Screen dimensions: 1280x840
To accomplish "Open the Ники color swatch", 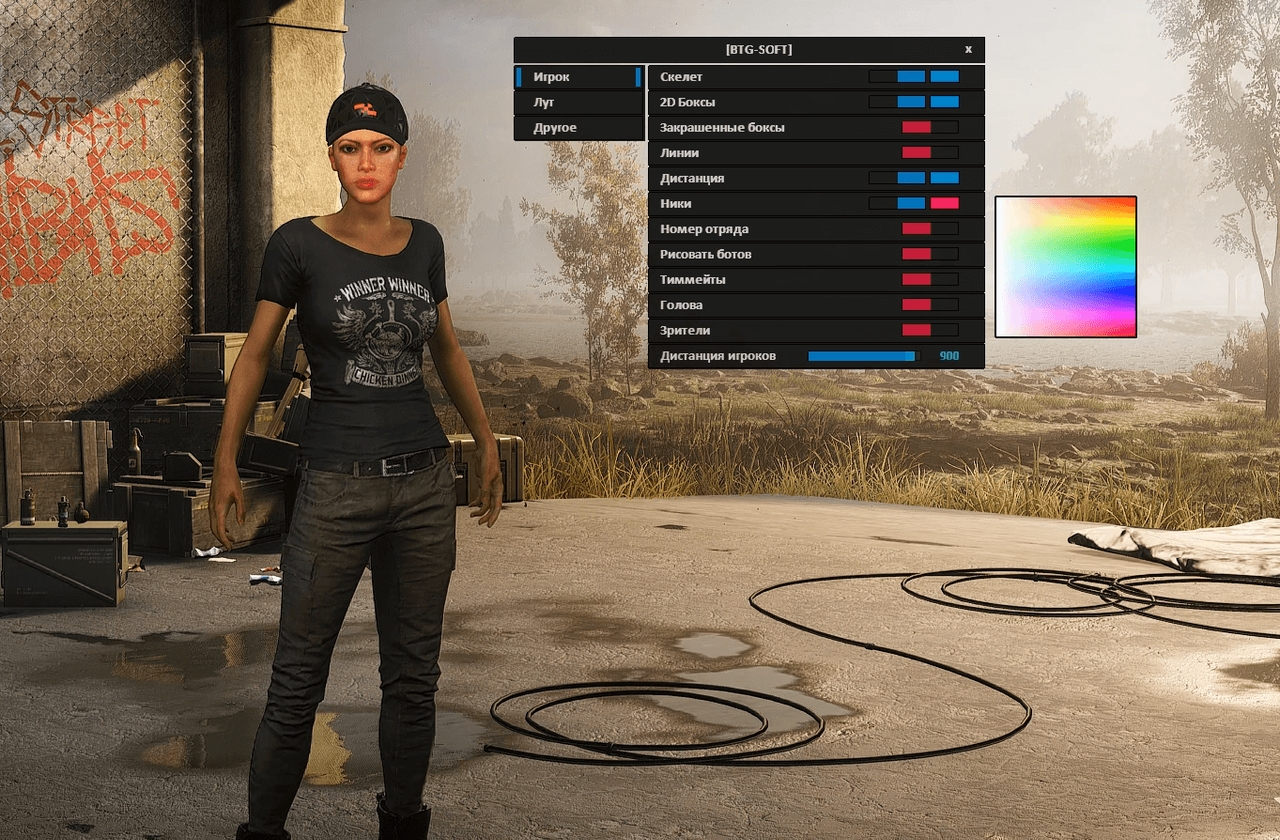I will (945, 203).
